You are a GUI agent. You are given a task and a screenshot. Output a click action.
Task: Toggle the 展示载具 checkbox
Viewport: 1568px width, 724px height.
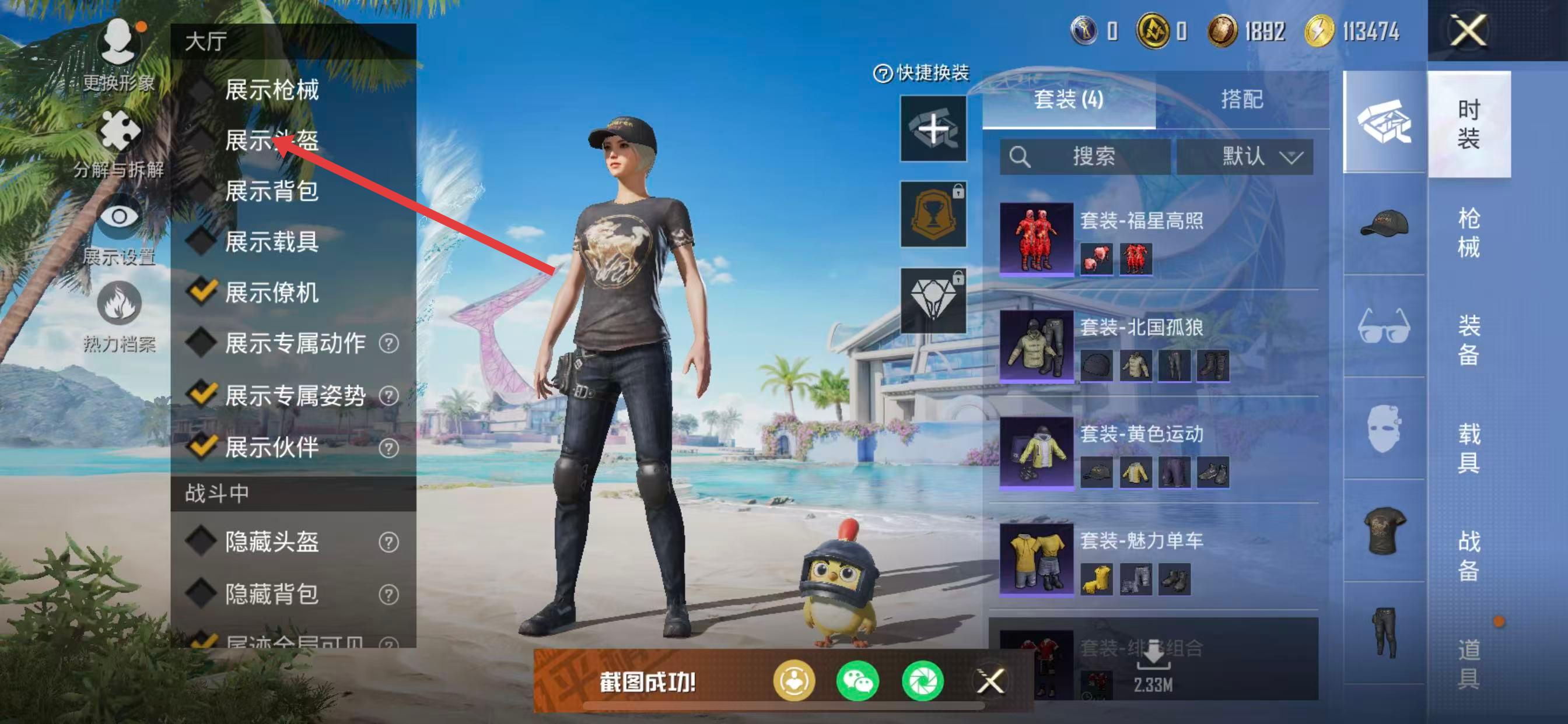(202, 241)
